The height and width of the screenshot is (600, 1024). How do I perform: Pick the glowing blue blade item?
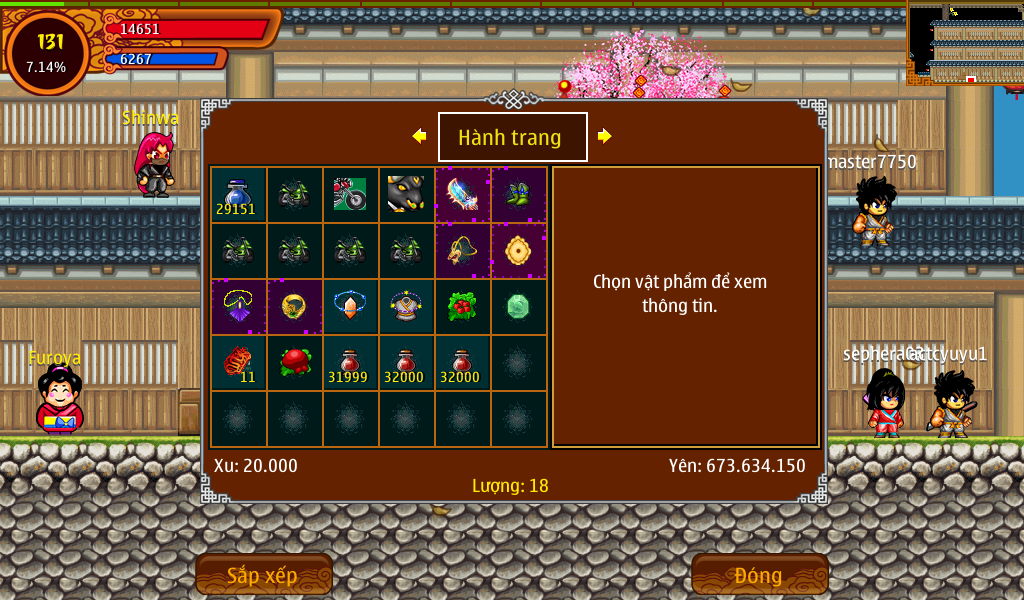click(462, 195)
